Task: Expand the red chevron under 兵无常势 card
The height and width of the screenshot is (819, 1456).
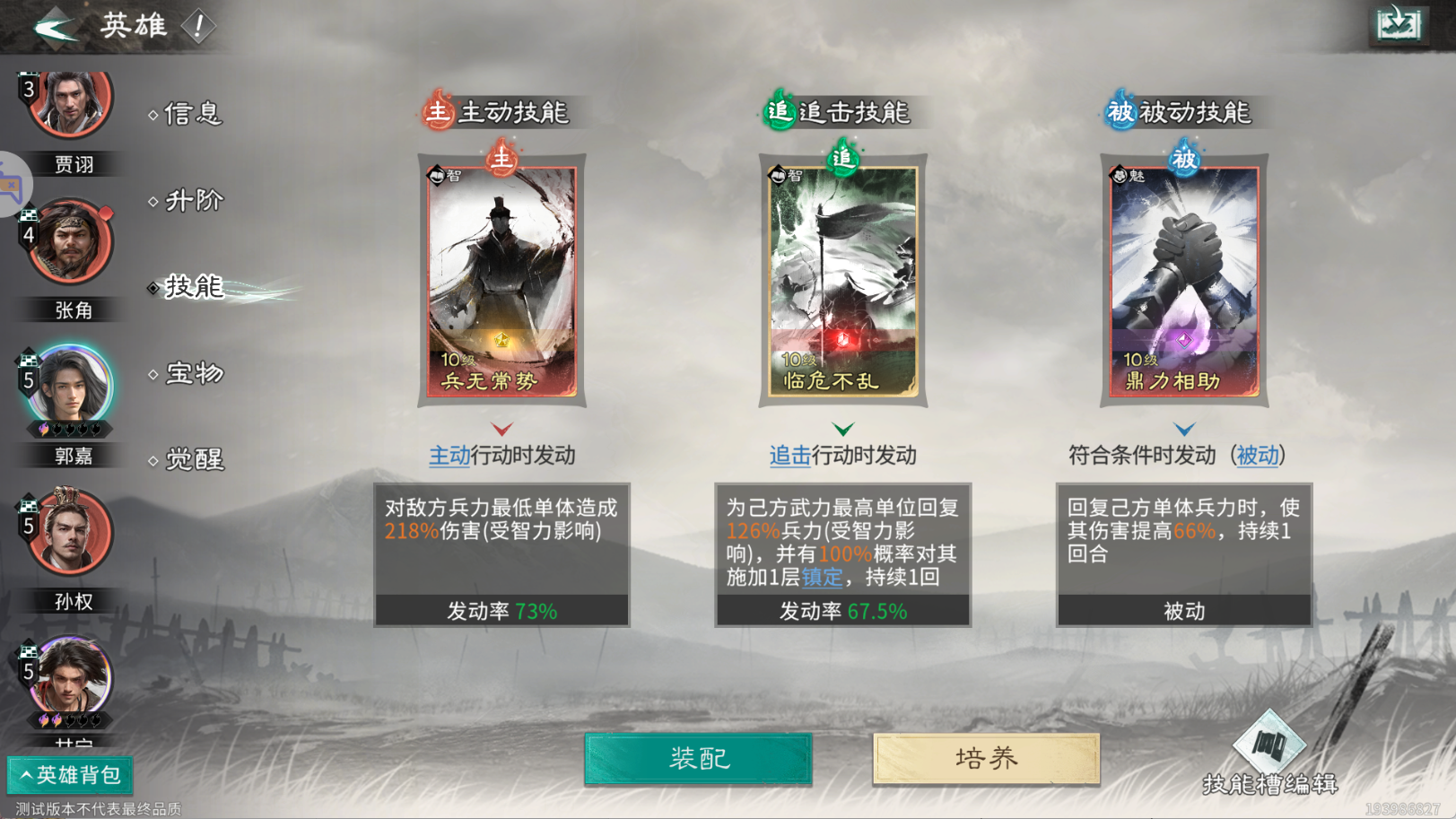Action: pos(501,429)
